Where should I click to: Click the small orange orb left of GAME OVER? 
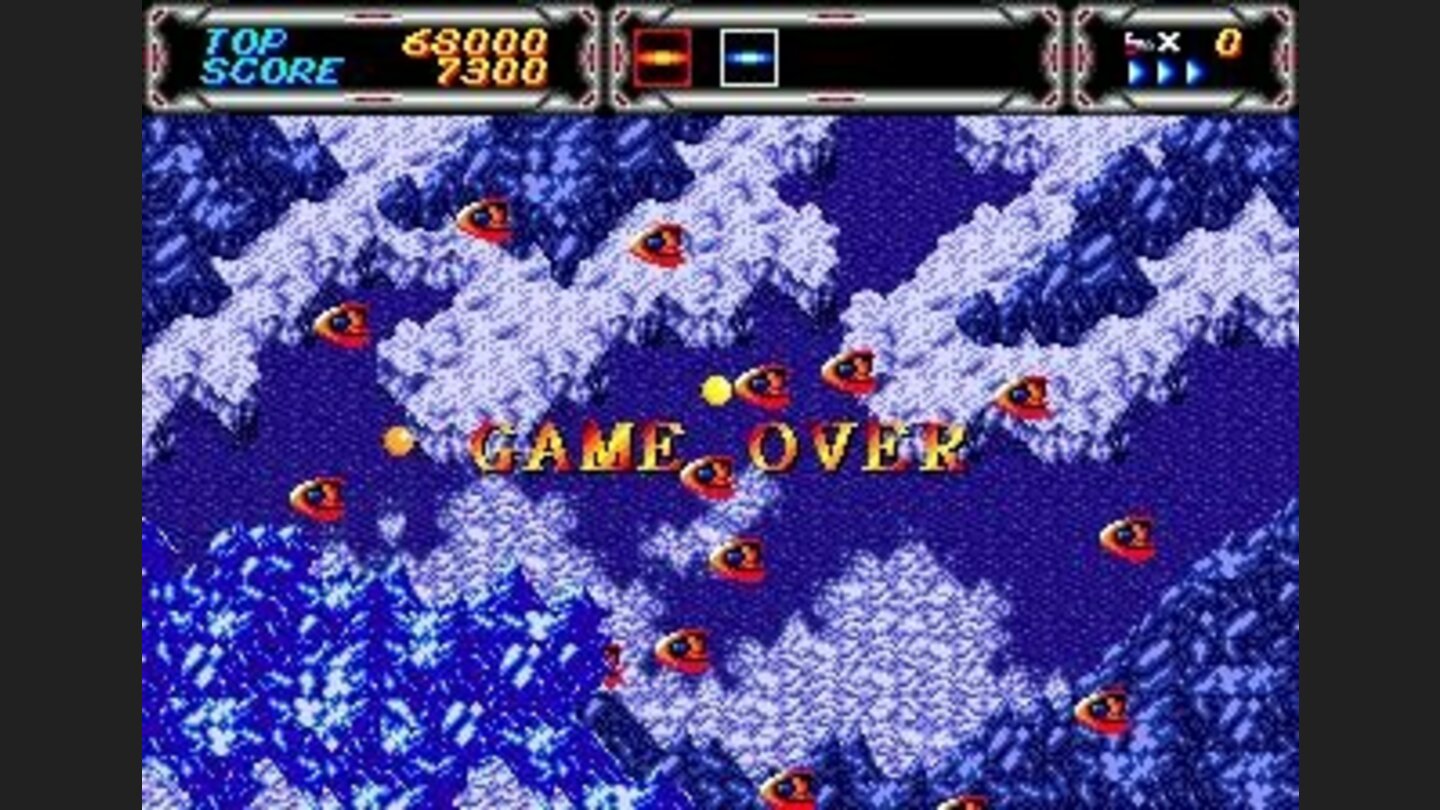(x=400, y=438)
